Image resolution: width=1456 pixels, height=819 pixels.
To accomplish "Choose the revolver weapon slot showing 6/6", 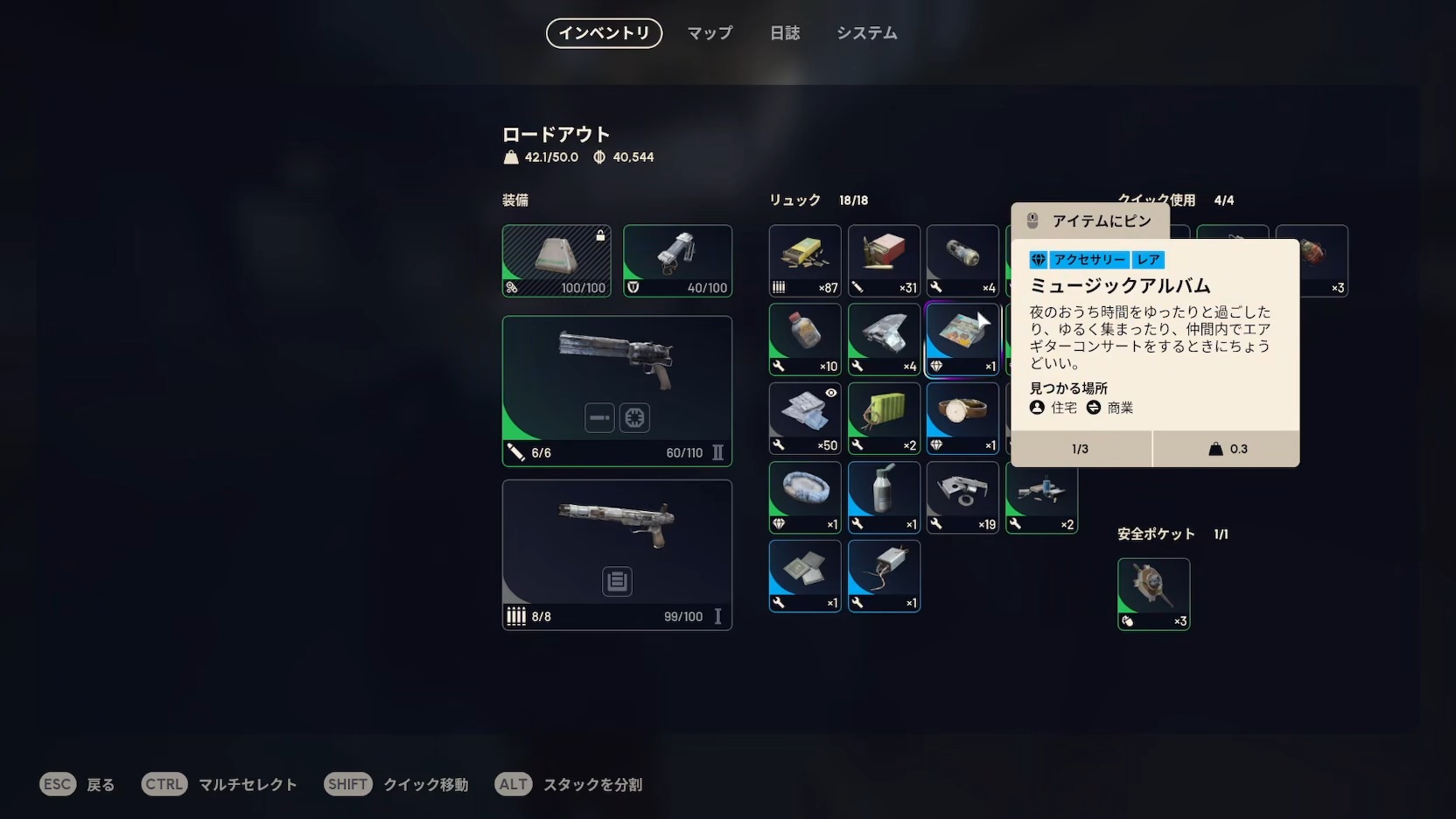I will click(617, 390).
